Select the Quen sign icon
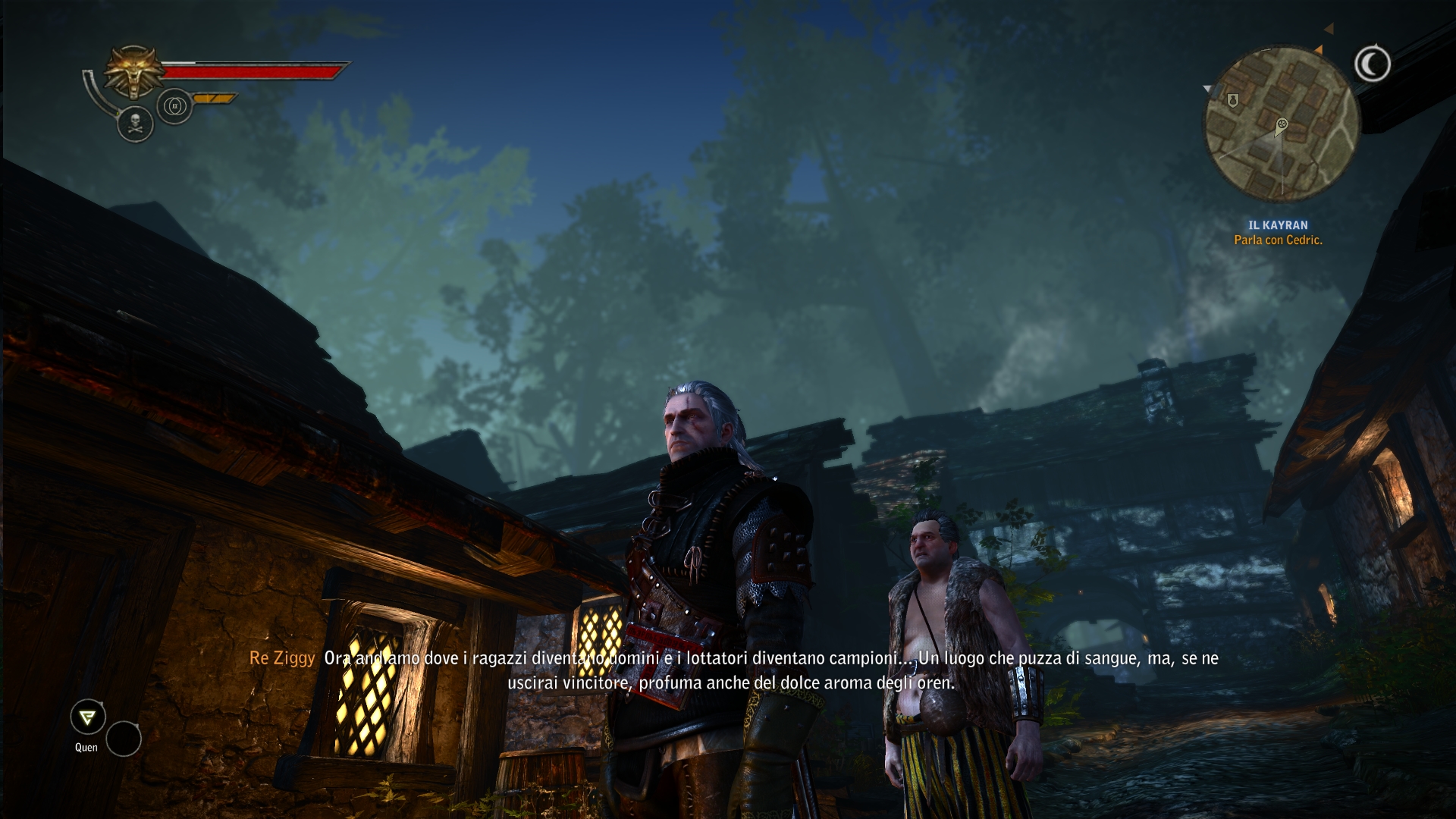1456x819 pixels. [x=88, y=717]
